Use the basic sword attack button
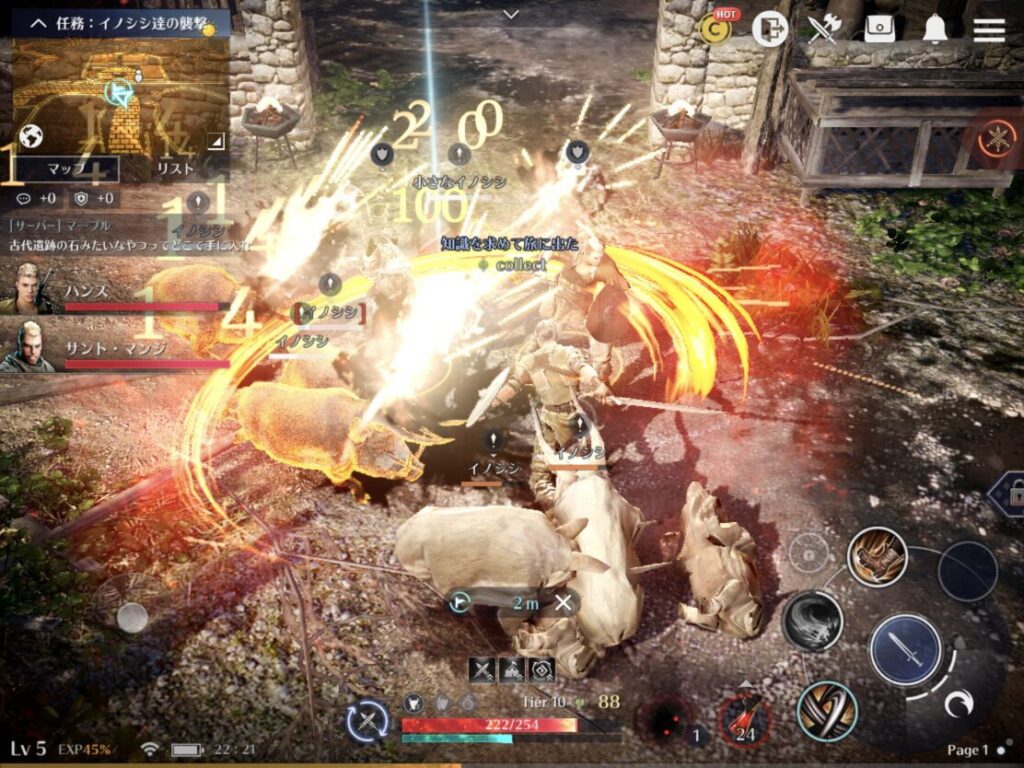This screenshot has height=768, width=1024. pyautogui.click(x=905, y=649)
